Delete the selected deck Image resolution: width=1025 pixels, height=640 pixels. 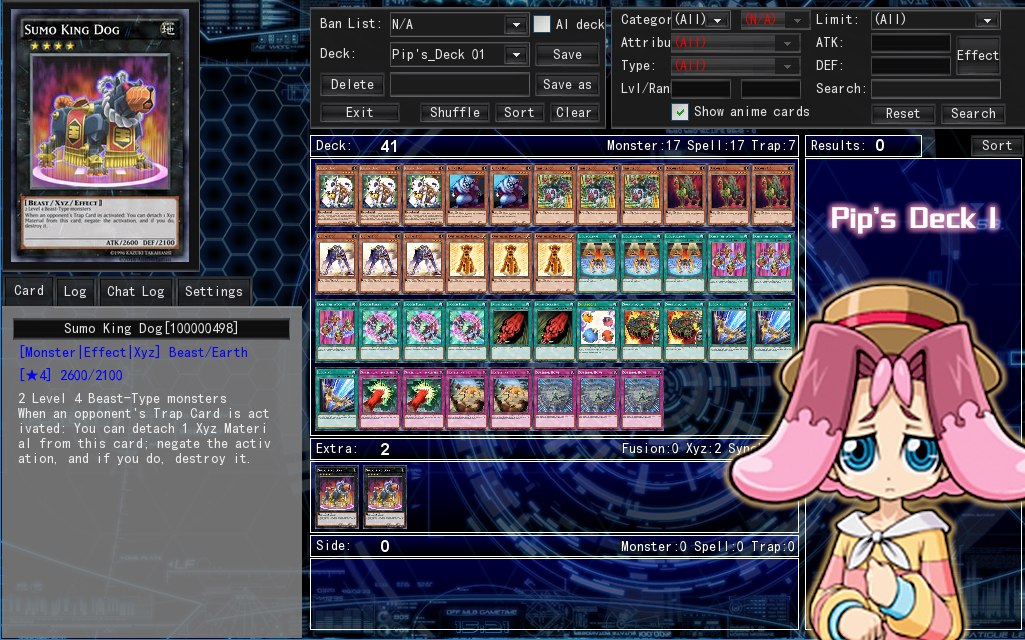click(352, 85)
